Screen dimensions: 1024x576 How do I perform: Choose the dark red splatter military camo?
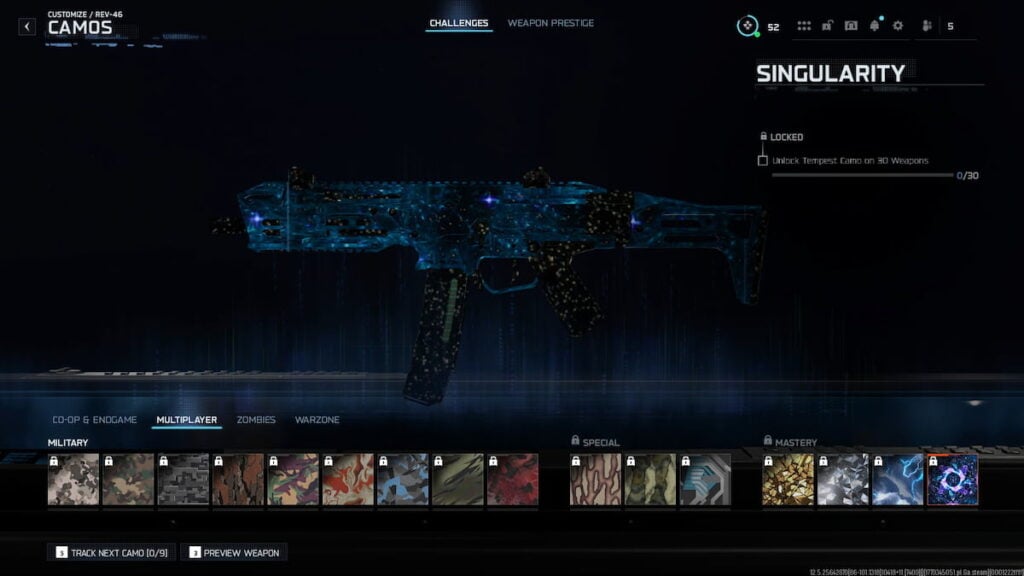click(x=512, y=479)
